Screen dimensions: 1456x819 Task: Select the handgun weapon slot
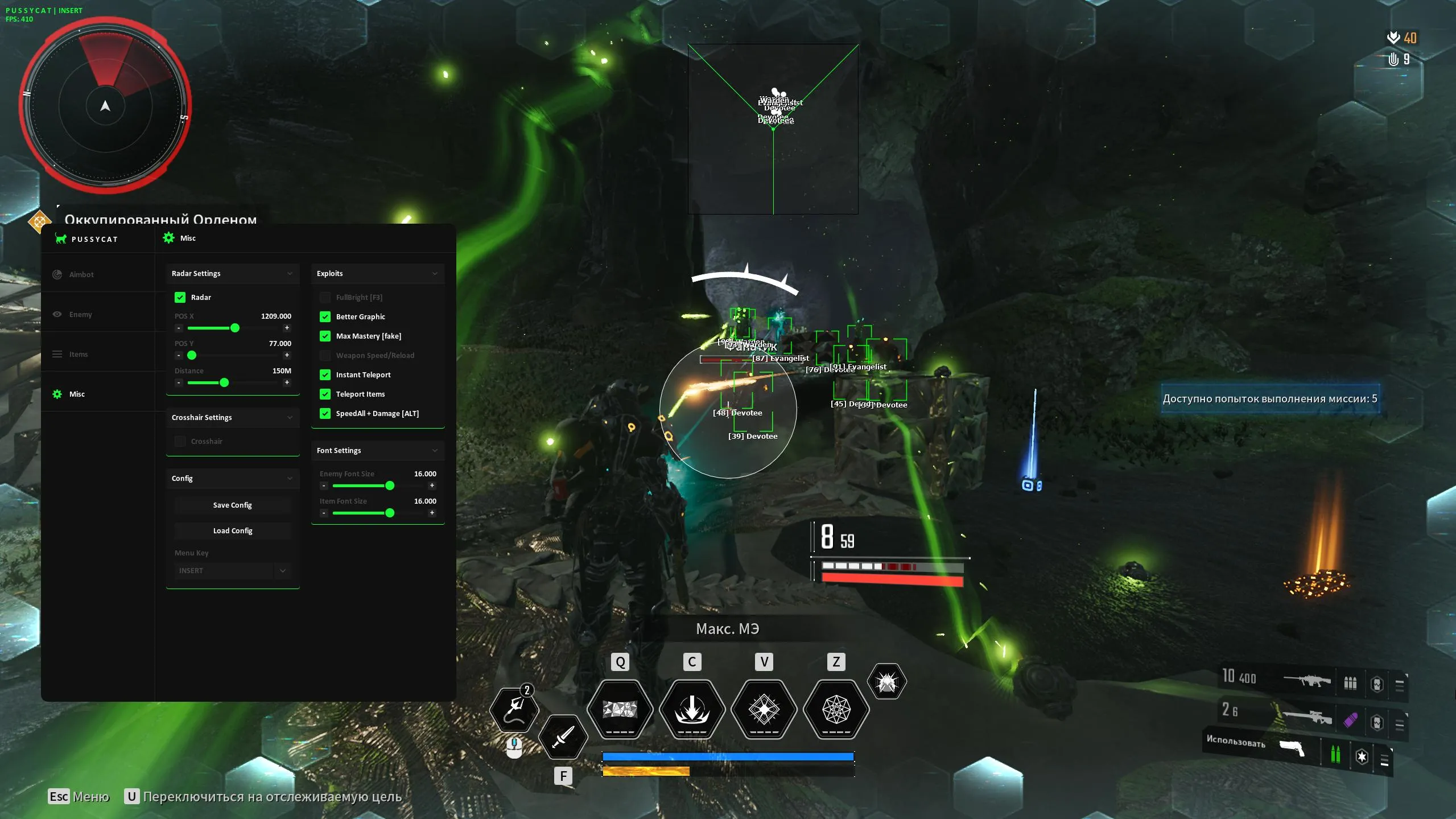(1292, 748)
